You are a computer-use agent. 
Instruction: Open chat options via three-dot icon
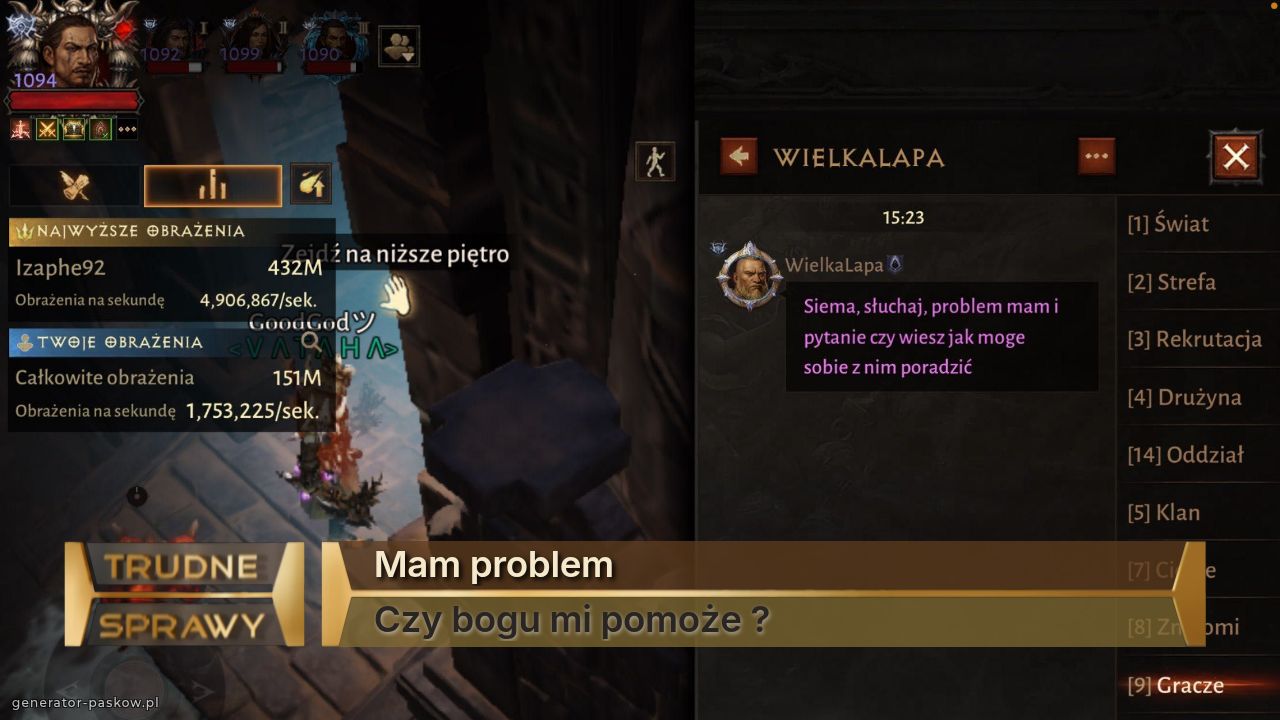pyautogui.click(x=1096, y=155)
